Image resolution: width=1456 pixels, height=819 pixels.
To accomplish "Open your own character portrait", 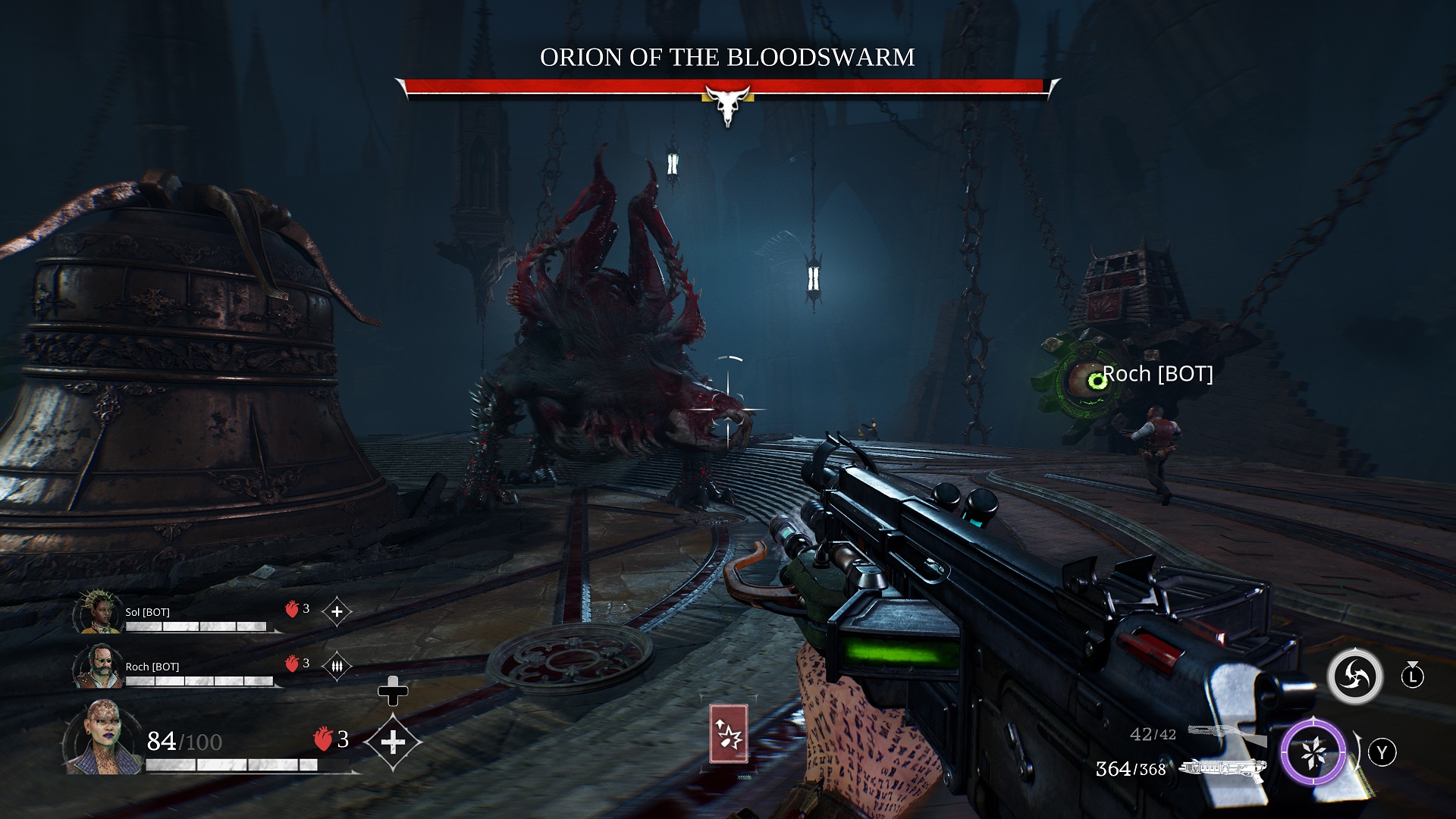I will tap(103, 738).
